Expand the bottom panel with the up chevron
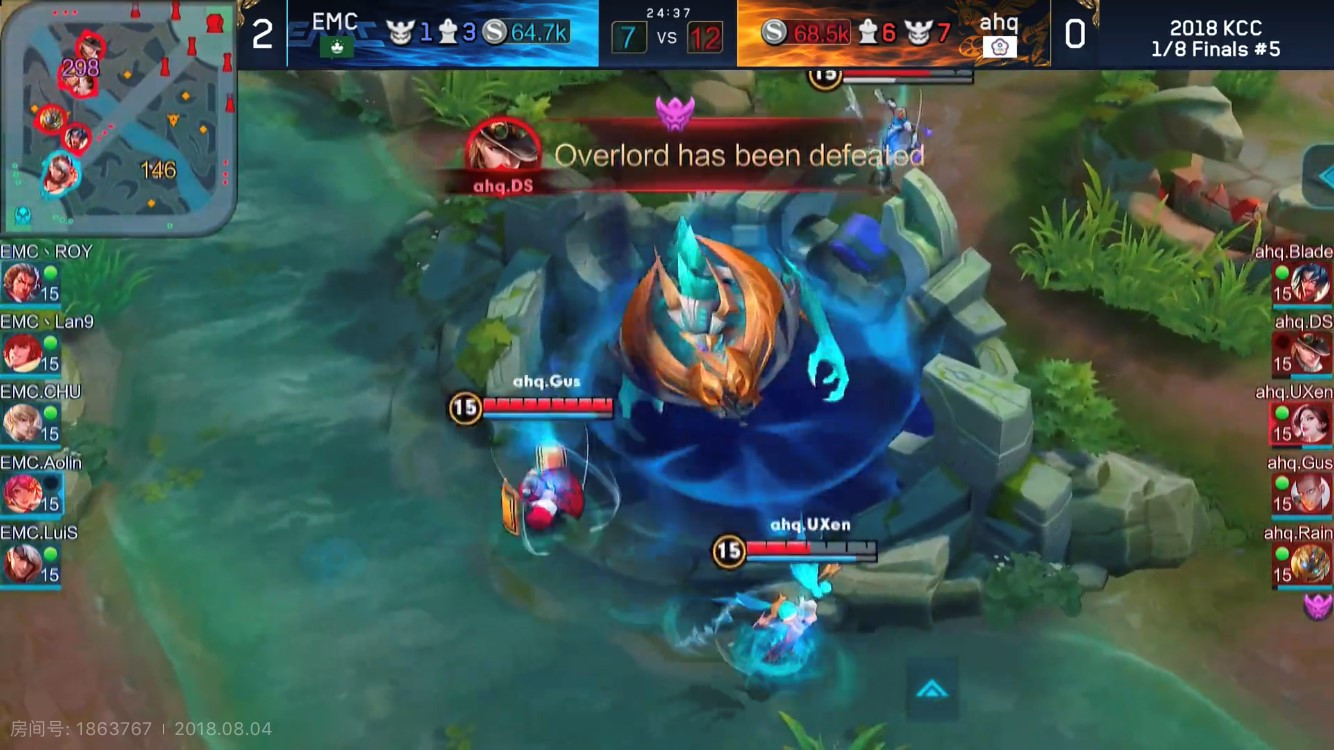The image size is (1334, 750). (932, 689)
